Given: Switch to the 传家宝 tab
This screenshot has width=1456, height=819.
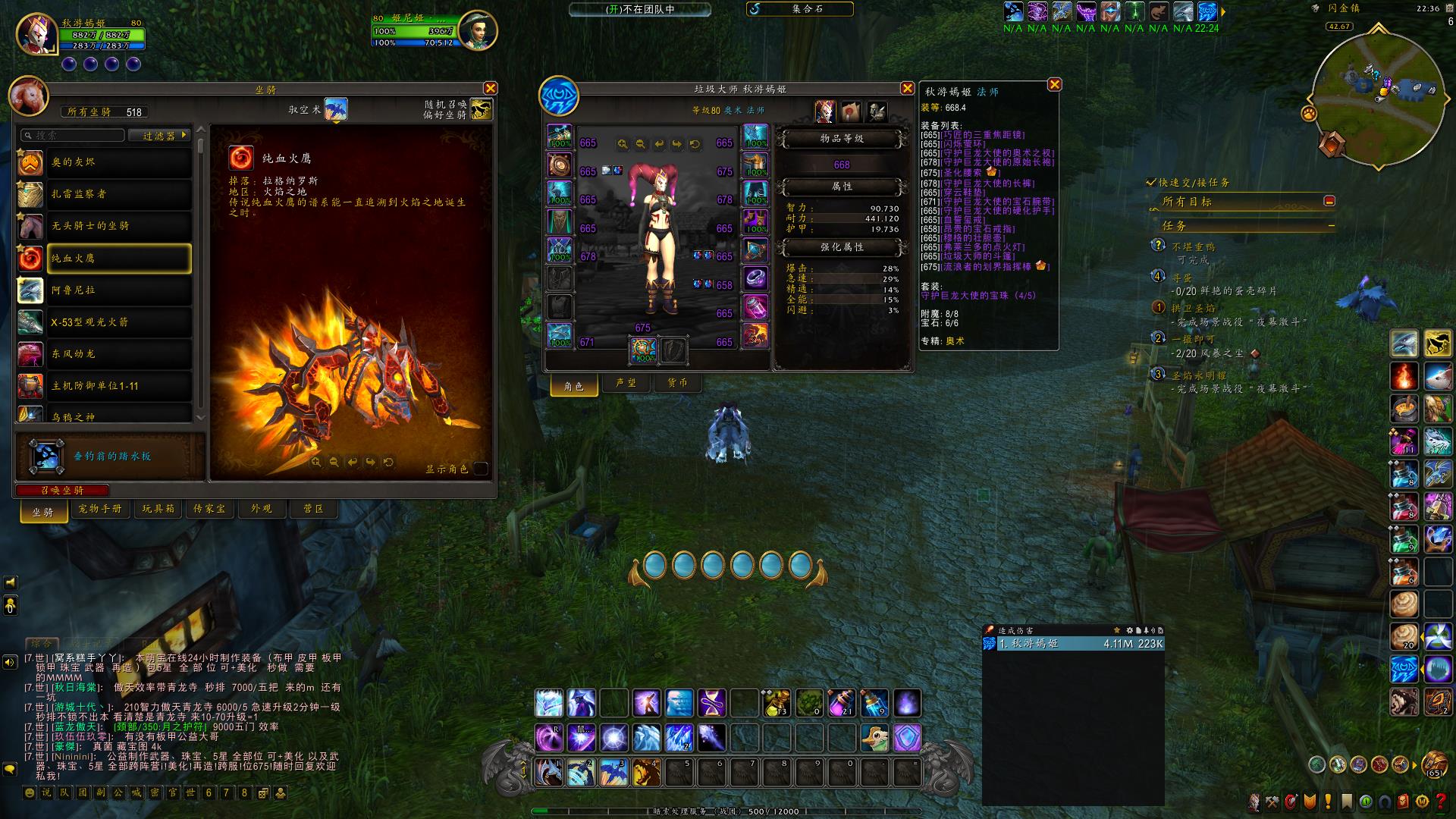Looking at the screenshot, I should click(x=209, y=509).
